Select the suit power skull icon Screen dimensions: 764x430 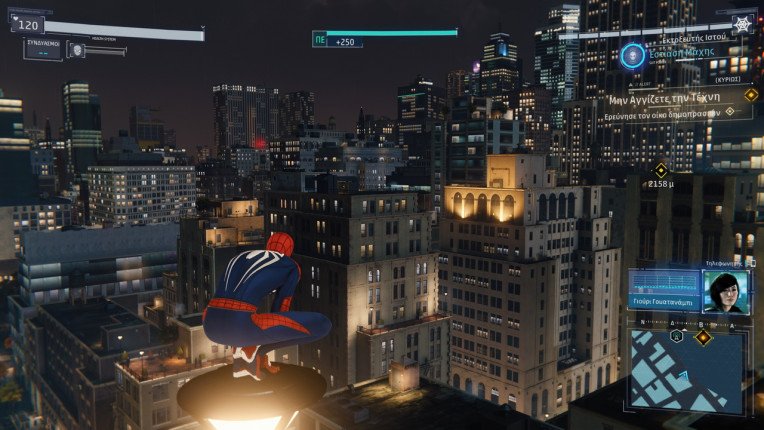point(76,49)
